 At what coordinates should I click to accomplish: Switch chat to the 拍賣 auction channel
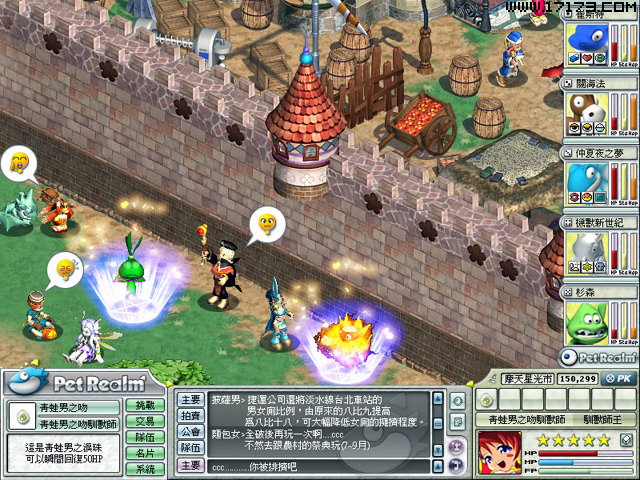pyautogui.click(x=191, y=415)
